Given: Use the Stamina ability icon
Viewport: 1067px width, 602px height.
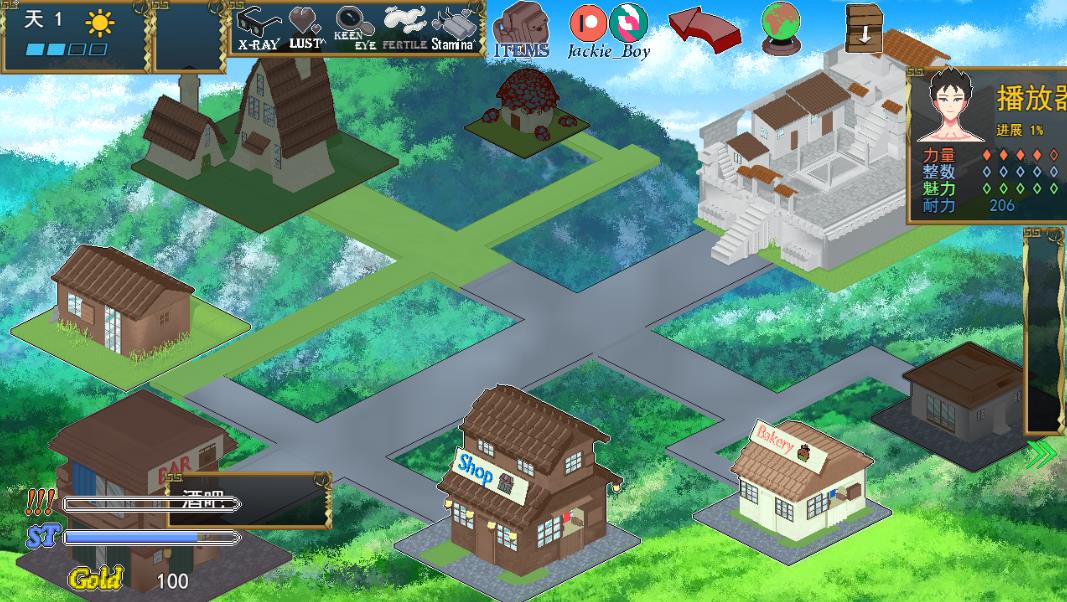Looking at the screenshot, I should tap(451, 27).
